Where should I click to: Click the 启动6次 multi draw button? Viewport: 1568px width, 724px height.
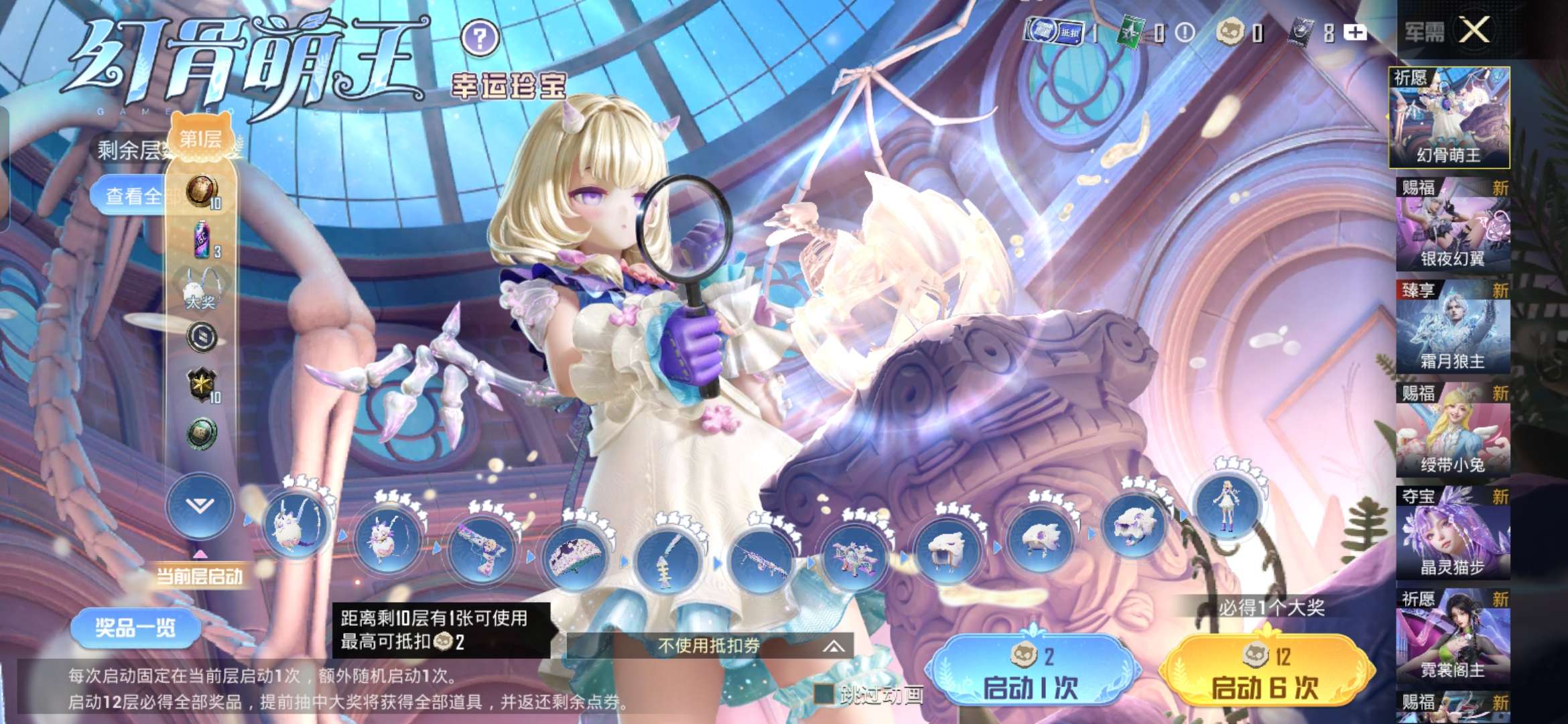point(1264,671)
